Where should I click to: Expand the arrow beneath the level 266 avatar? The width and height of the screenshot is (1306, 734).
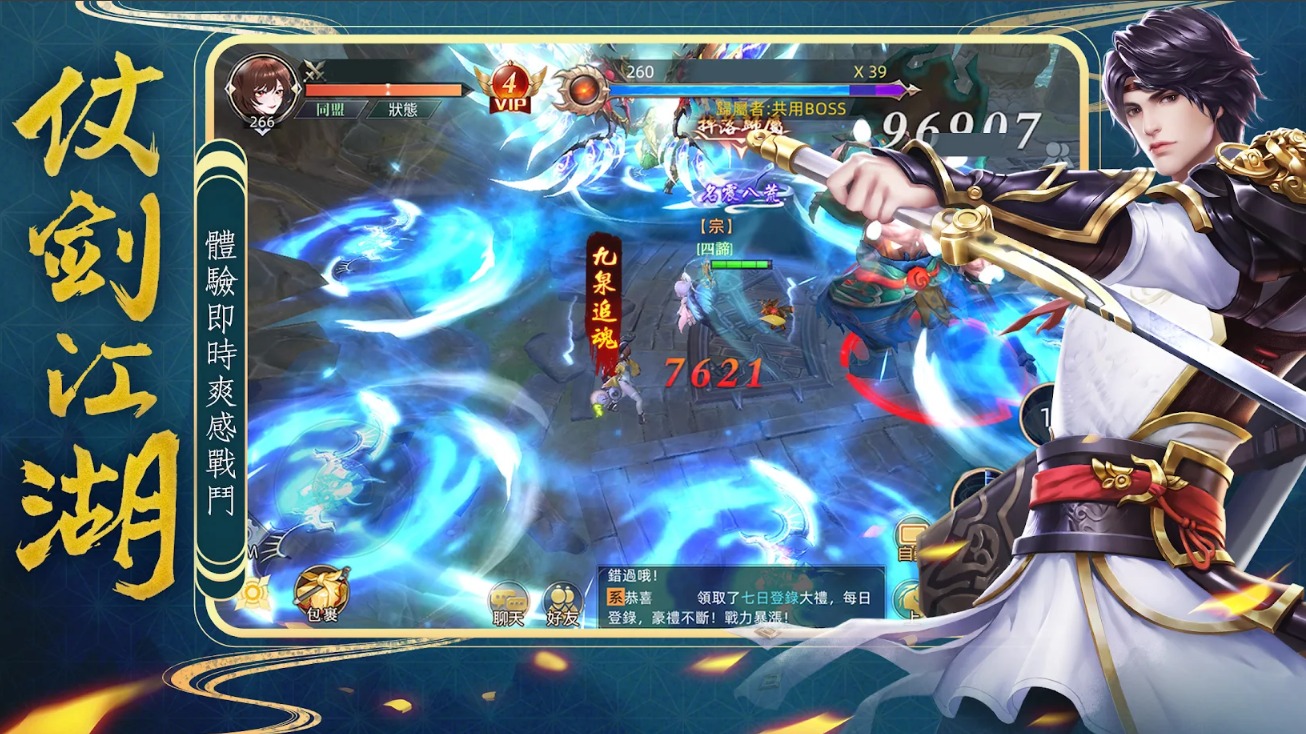tap(261, 132)
